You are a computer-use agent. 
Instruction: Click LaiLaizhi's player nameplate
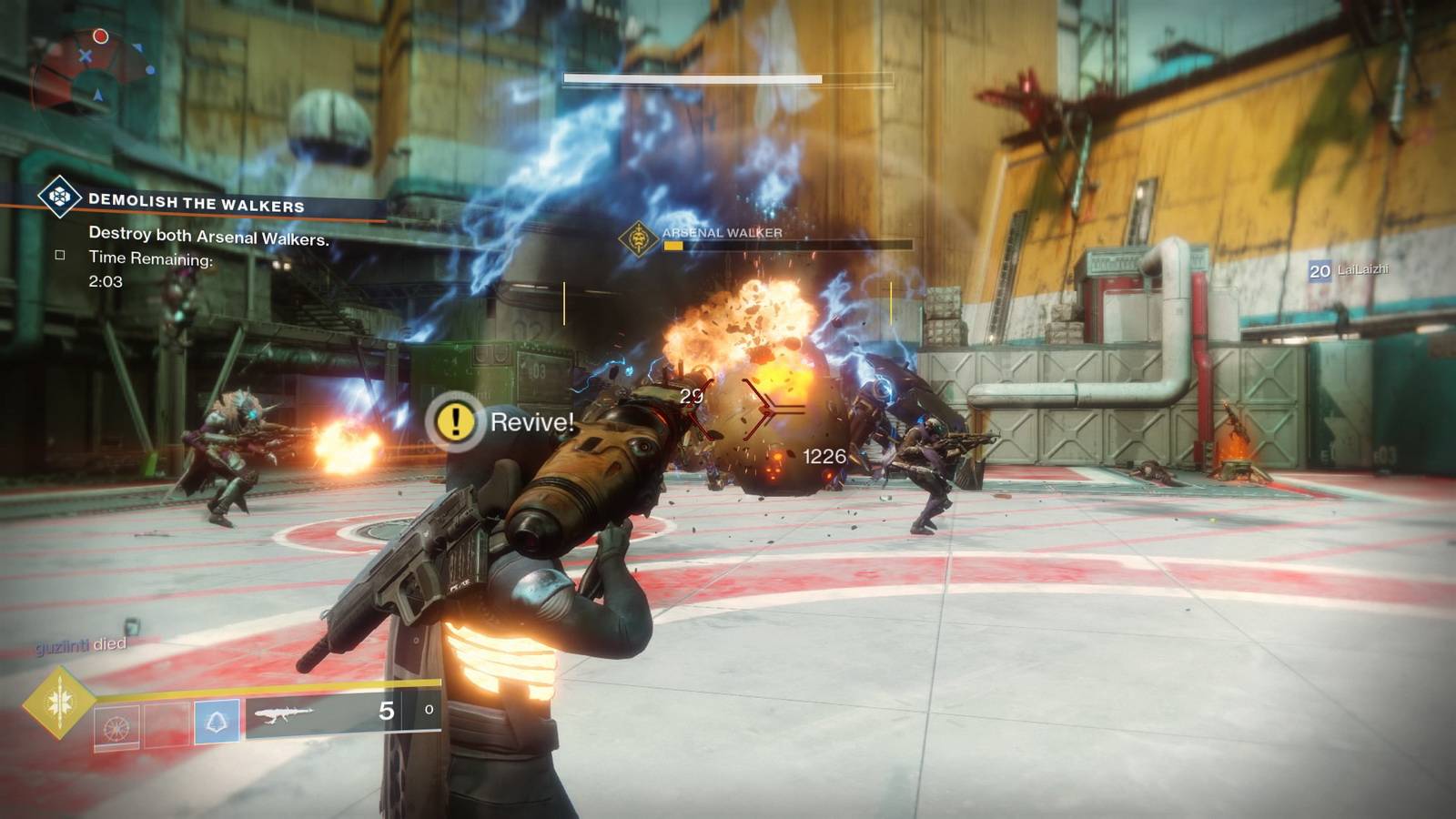(1350, 270)
